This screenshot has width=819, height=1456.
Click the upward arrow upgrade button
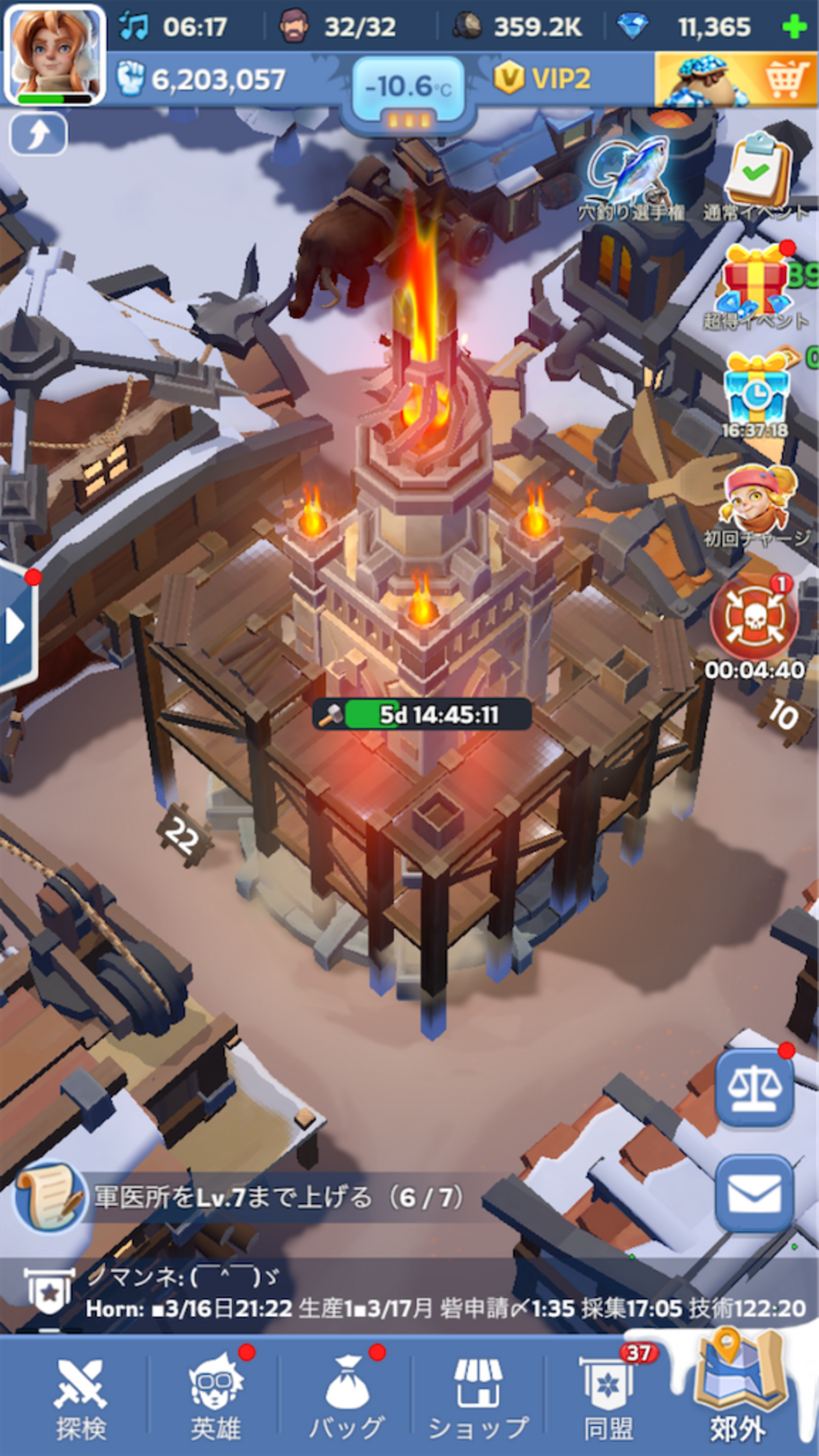(x=38, y=134)
